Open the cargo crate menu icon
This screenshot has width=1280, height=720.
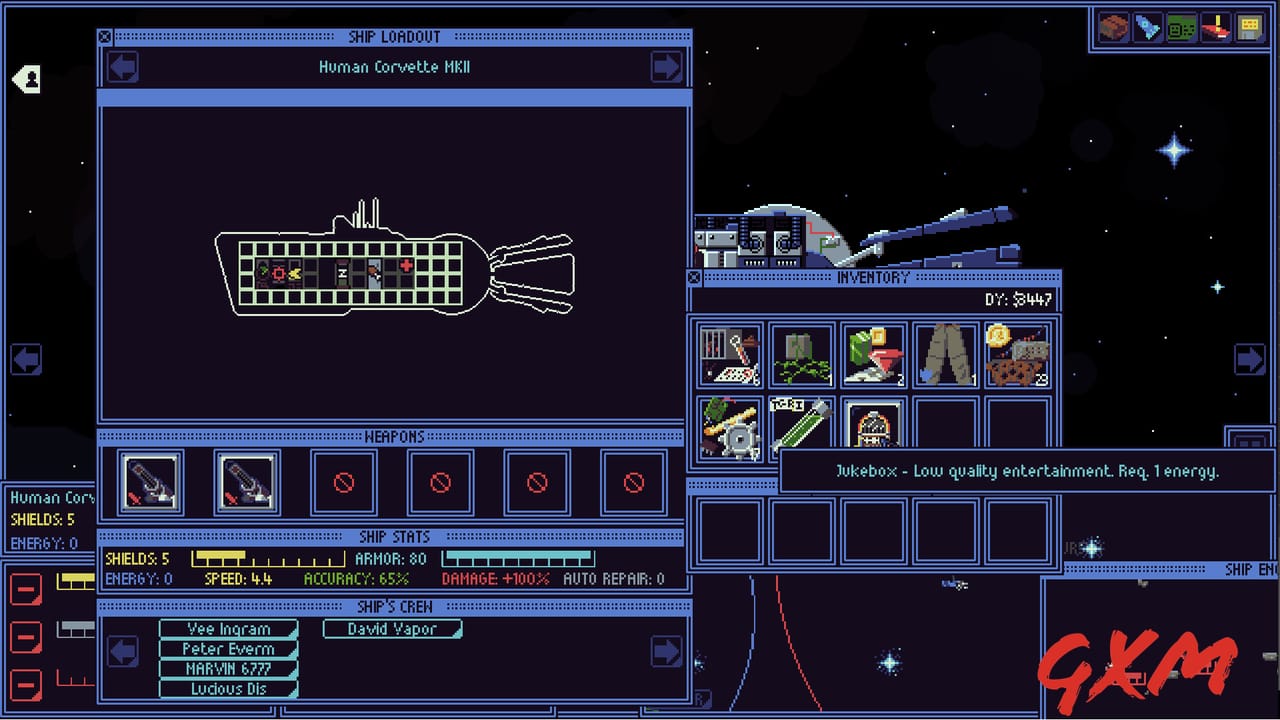1112,27
